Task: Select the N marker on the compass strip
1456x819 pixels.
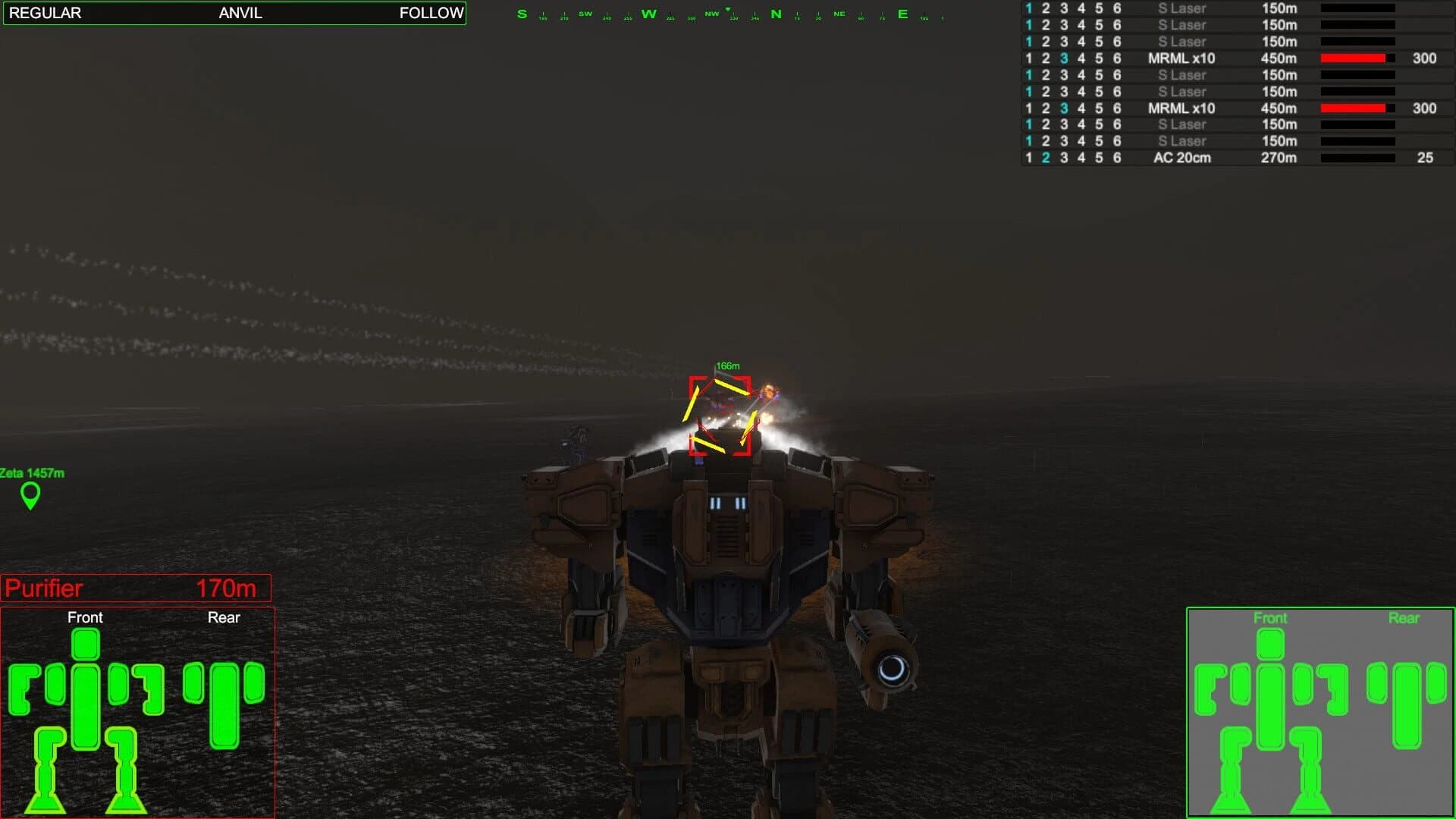Action: [x=775, y=14]
